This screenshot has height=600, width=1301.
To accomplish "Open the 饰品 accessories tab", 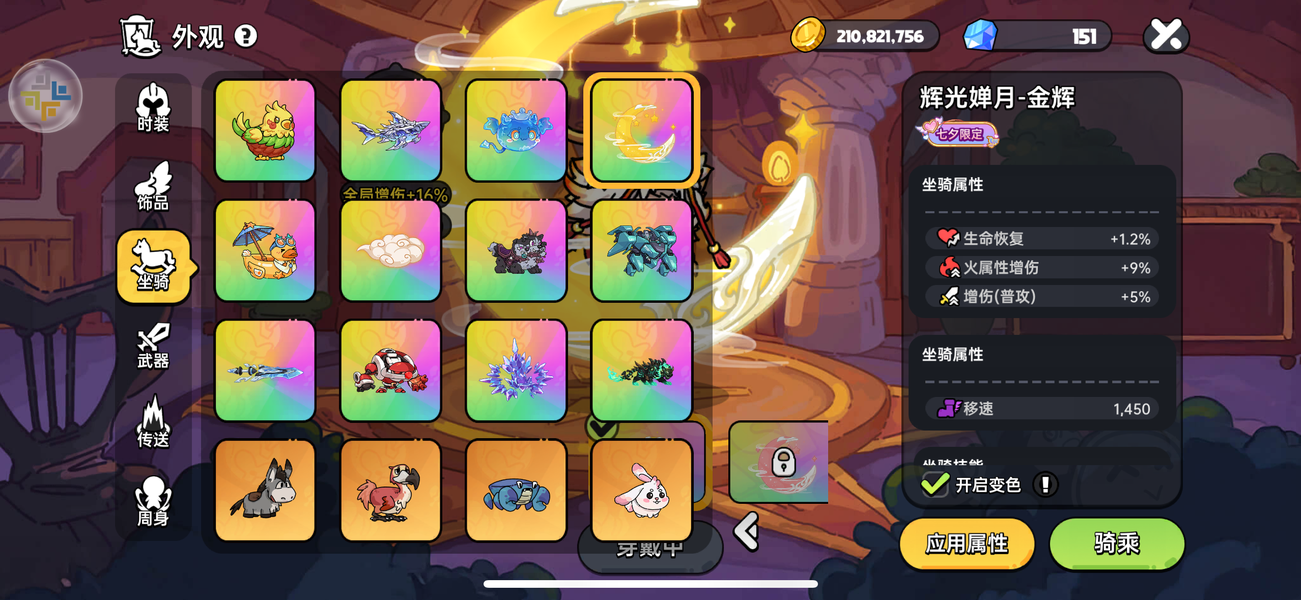I will point(153,187).
